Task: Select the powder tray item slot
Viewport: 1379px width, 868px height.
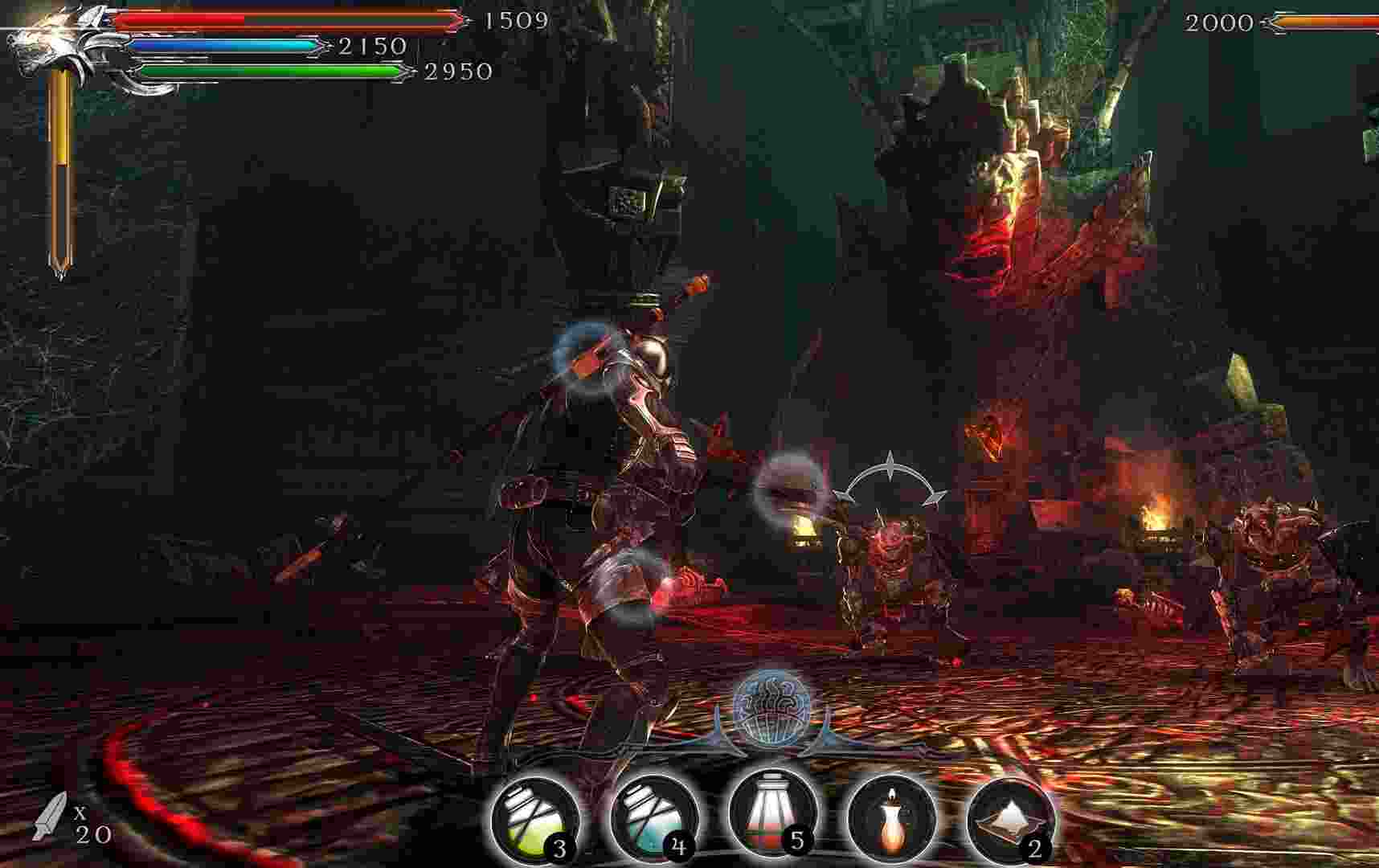Action: tap(1009, 819)
